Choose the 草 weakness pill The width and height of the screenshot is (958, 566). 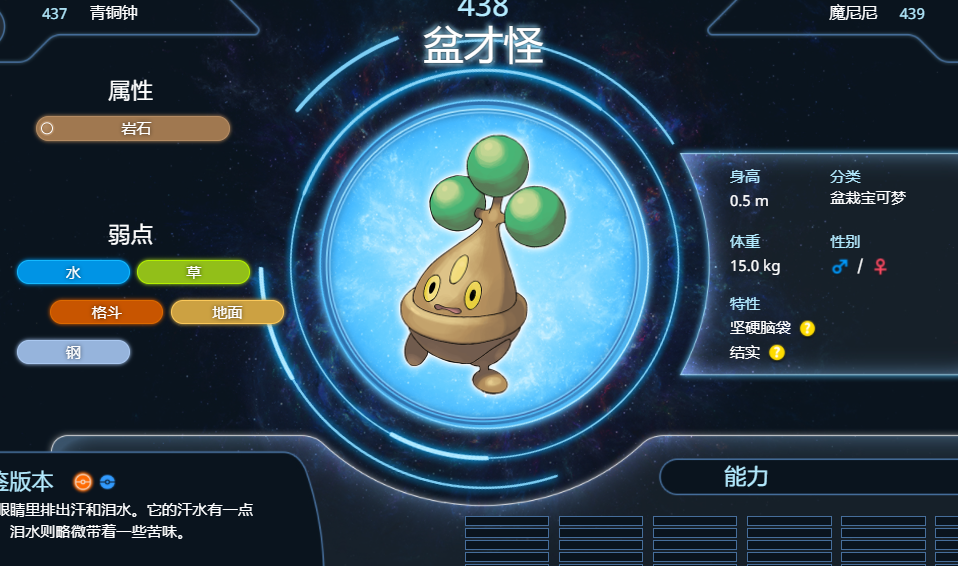pyautogui.click(x=193, y=272)
